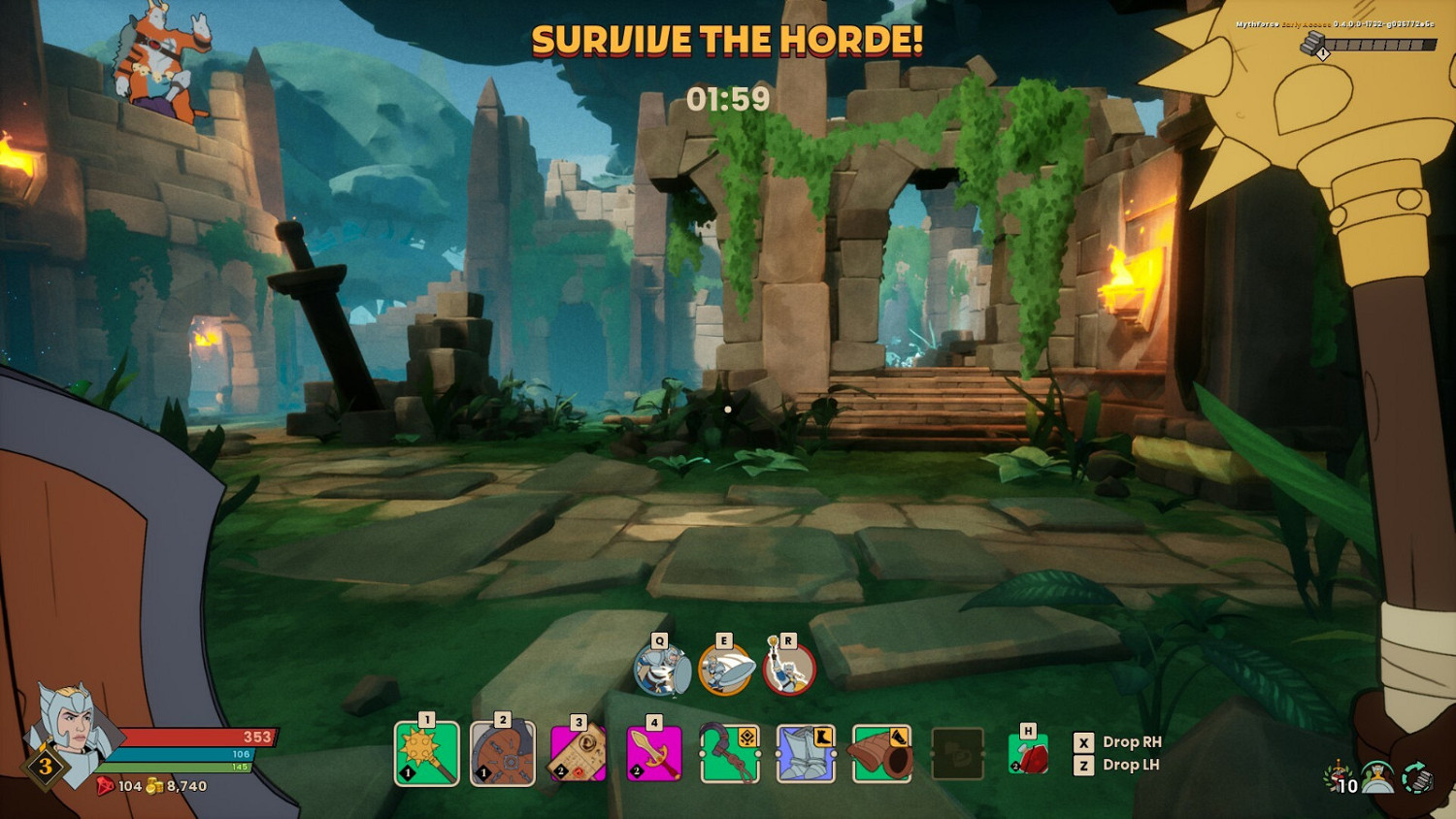Click the circular stairs loop icon
The width and height of the screenshot is (1456, 819).
pyautogui.click(x=1415, y=777)
